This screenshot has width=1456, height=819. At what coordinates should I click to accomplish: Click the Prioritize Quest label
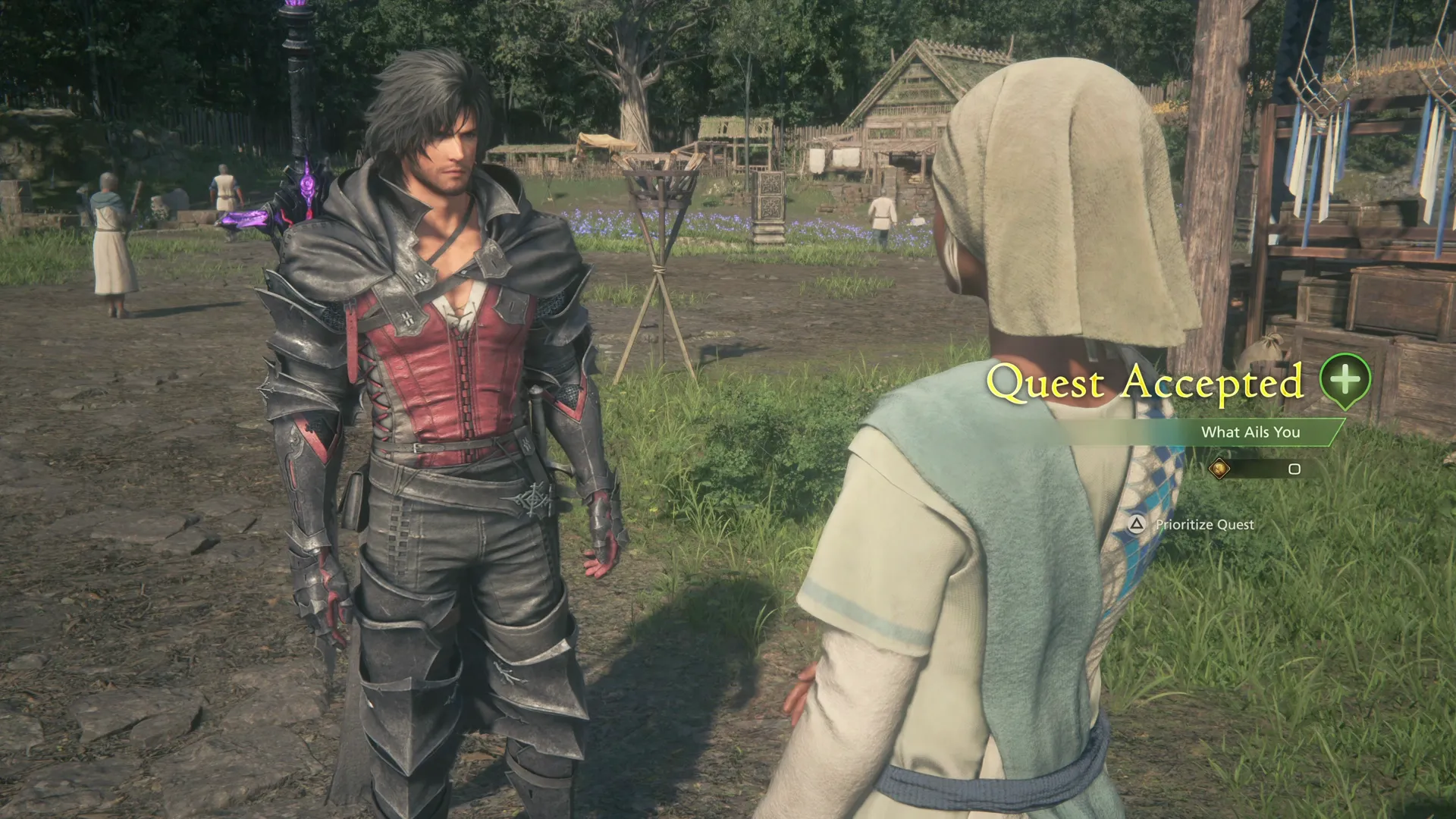[x=1203, y=525]
